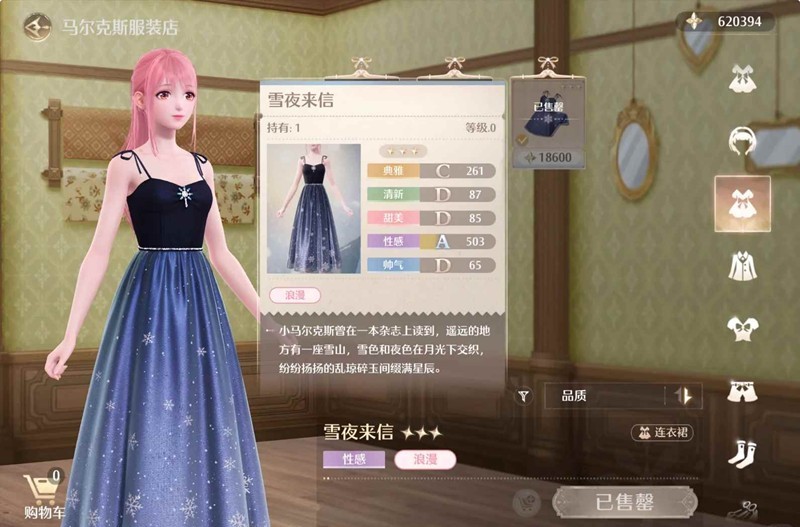The width and height of the screenshot is (800, 527).
Task: Switch to the selected dress category tab
Action: (x=742, y=203)
